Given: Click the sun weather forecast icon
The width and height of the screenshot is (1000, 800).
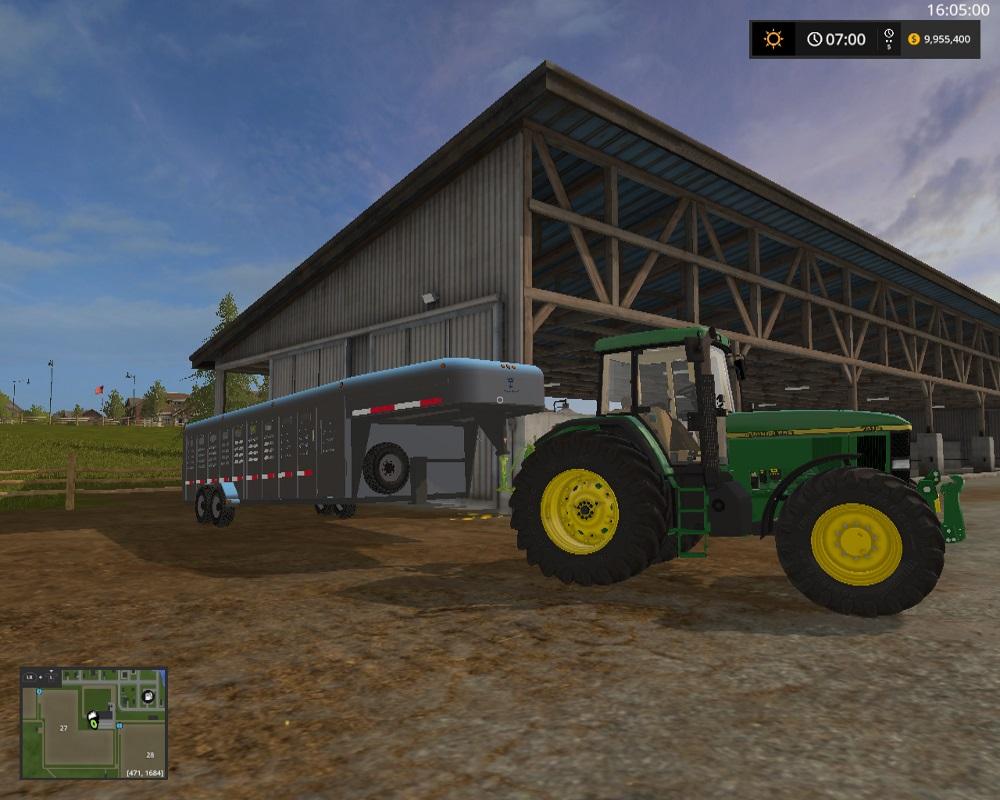Looking at the screenshot, I should 773,39.
